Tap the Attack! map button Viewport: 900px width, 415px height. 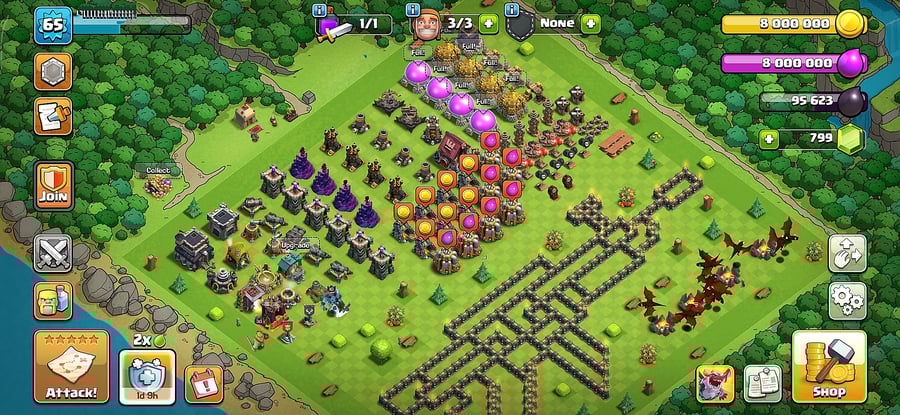(x=71, y=366)
